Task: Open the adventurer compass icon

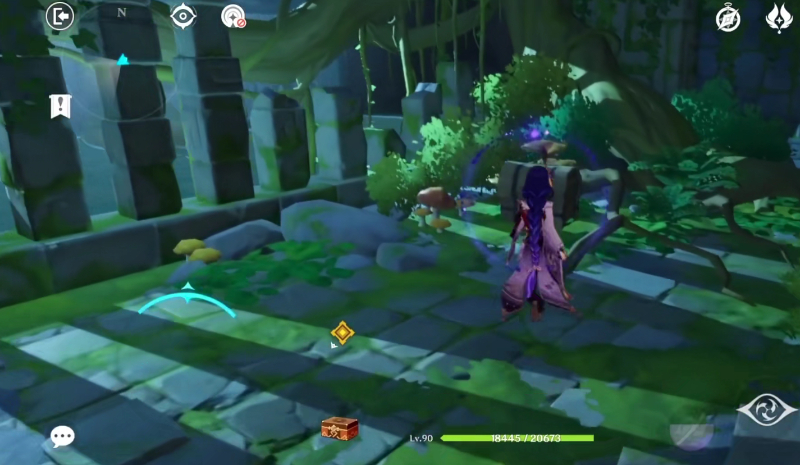Action: [x=728, y=17]
